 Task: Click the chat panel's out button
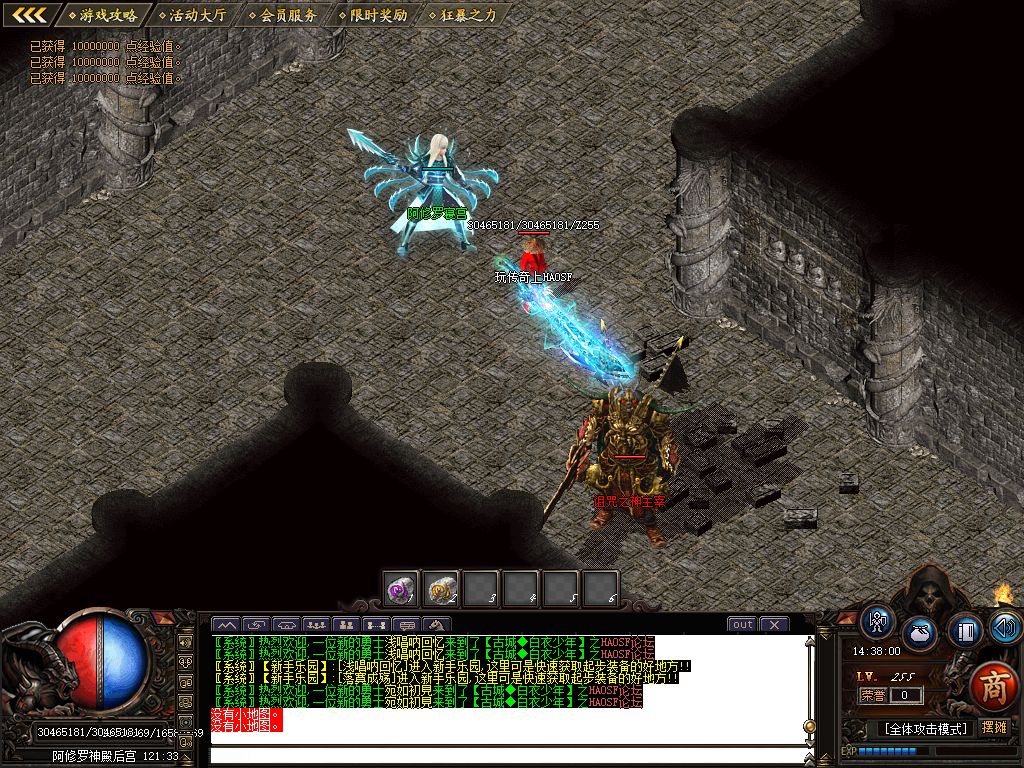tap(742, 625)
